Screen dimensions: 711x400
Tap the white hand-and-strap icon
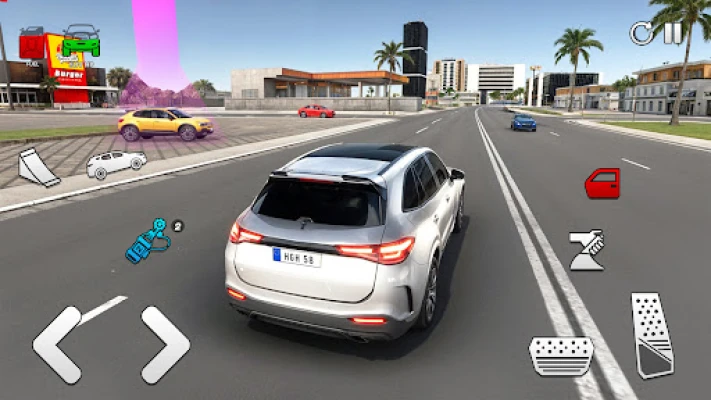586,250
